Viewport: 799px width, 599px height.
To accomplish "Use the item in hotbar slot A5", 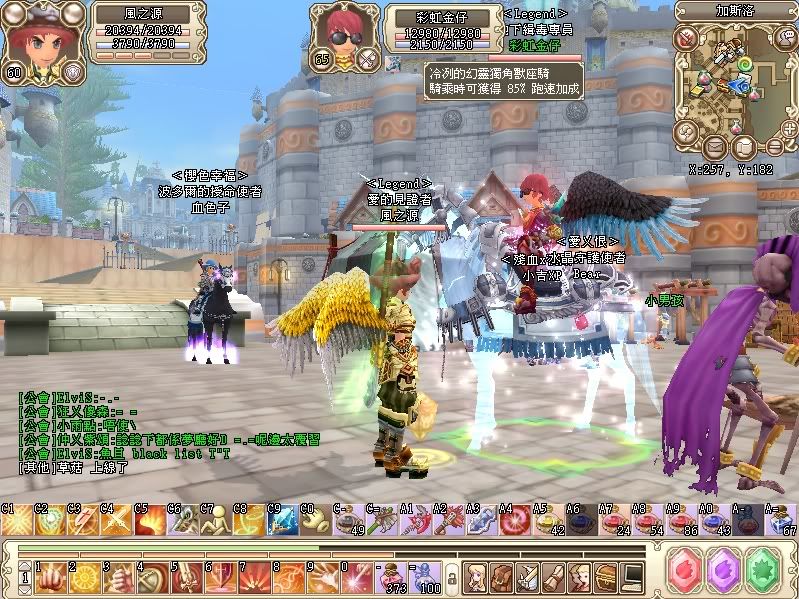I will click(x=549, y=521).
